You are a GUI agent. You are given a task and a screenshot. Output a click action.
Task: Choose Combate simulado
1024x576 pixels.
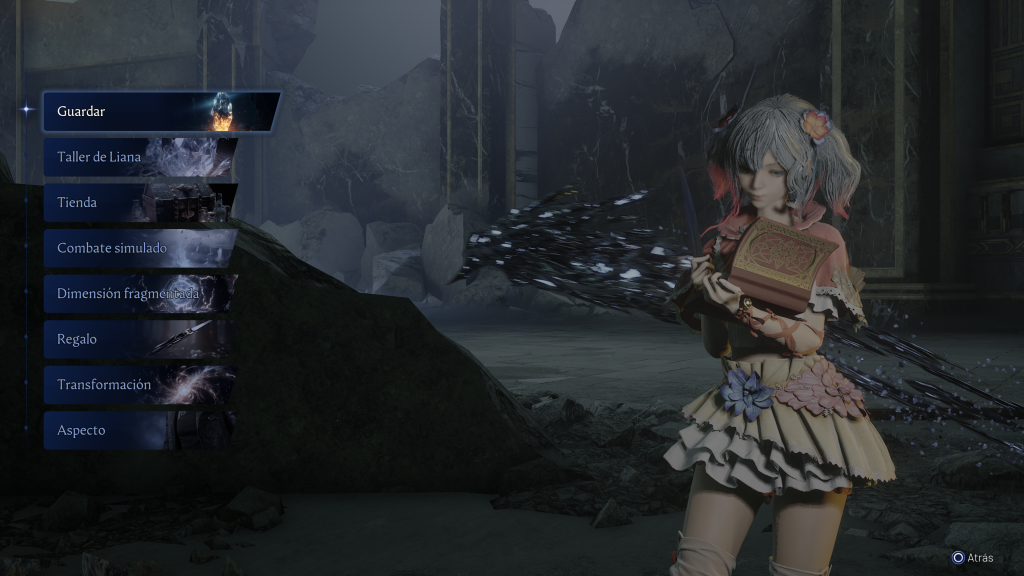(x=140, y=248)
